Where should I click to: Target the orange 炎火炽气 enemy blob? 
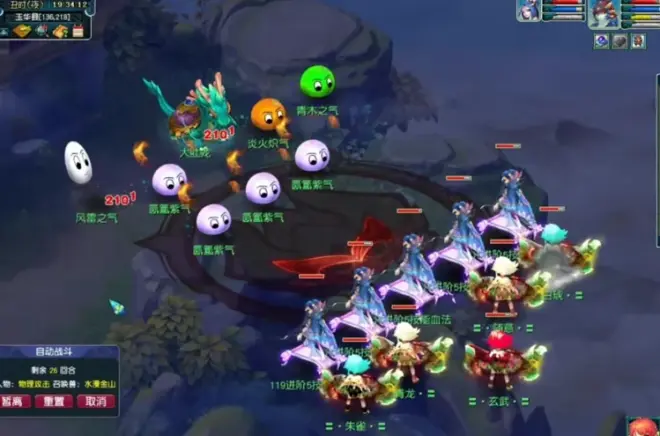(x=268, y=116)
